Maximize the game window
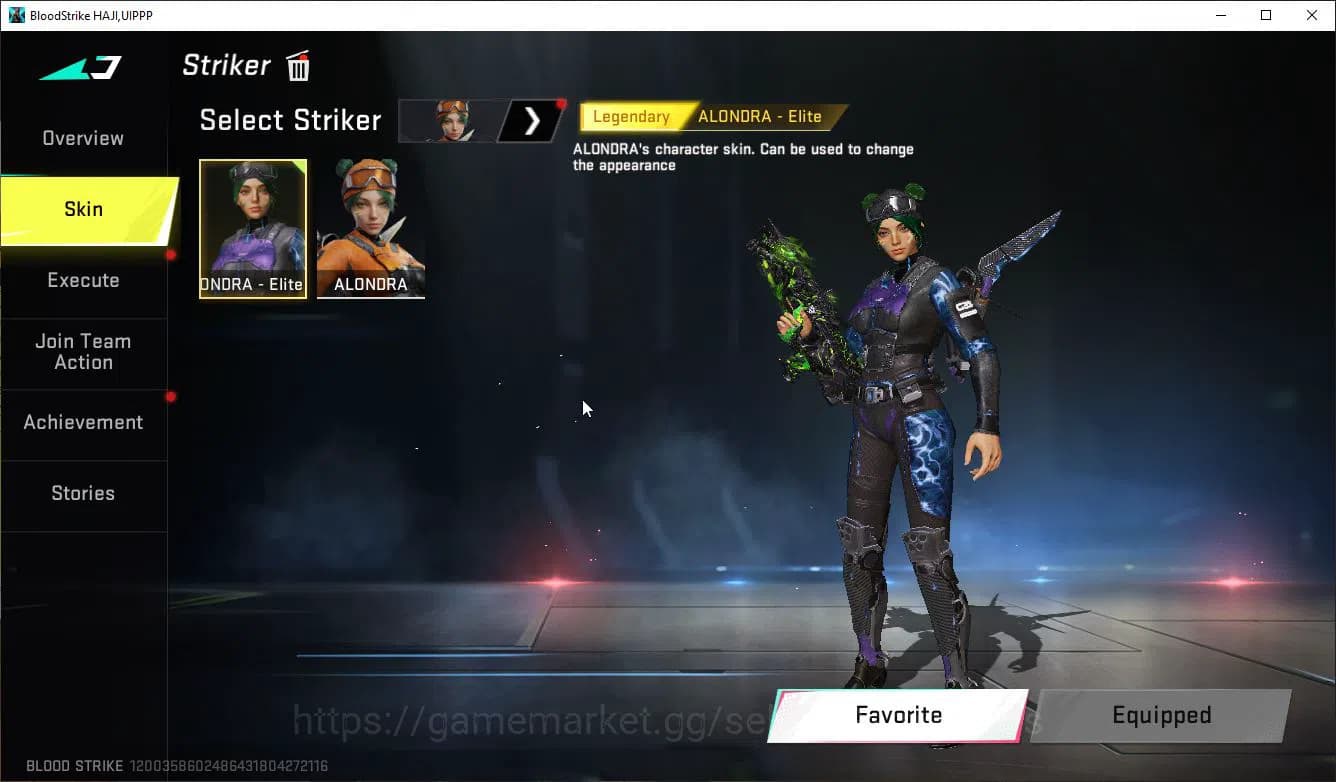This screenshot has width=1336, height=782. 1266,15
